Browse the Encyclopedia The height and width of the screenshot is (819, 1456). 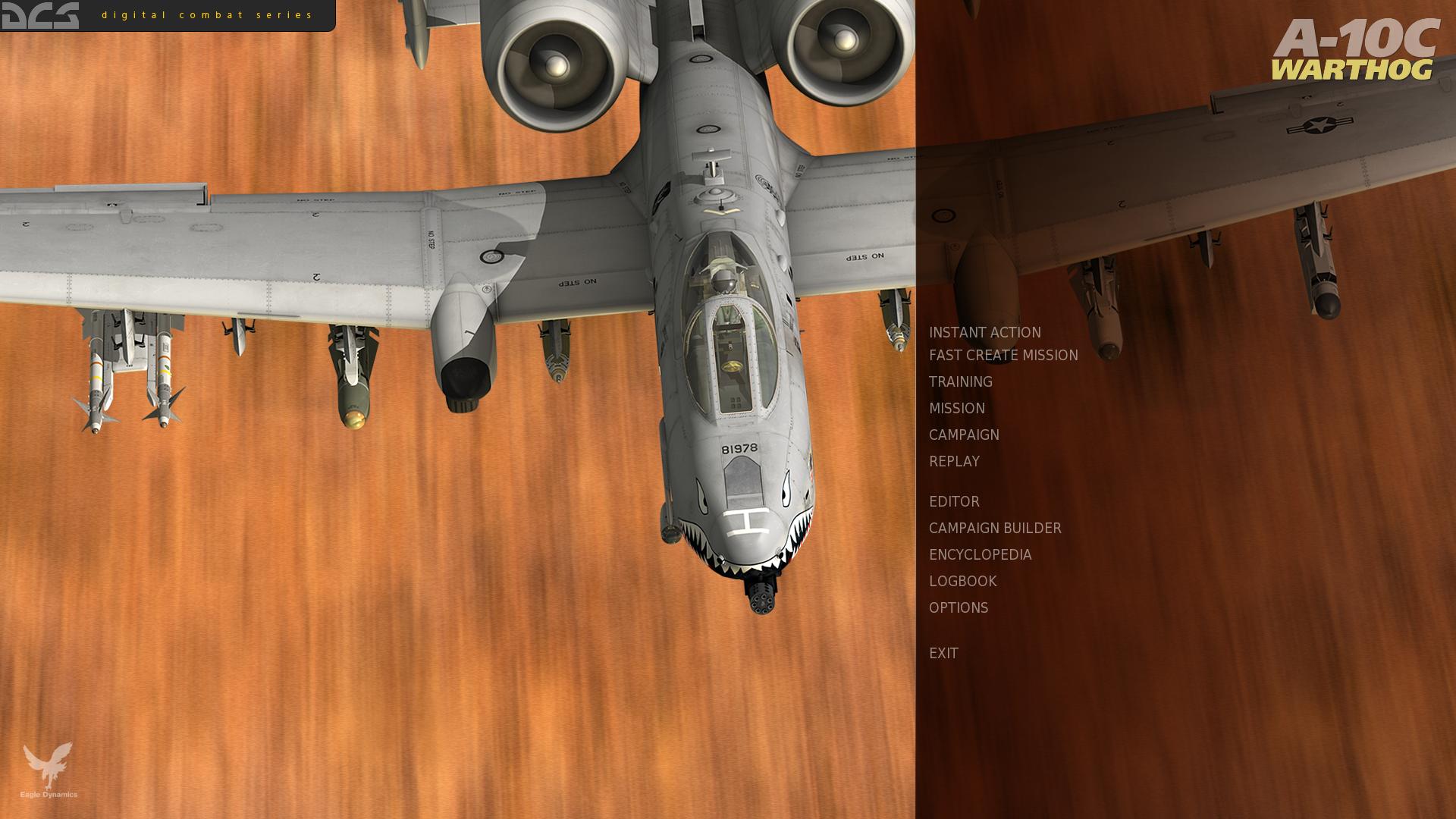(980, 555)
